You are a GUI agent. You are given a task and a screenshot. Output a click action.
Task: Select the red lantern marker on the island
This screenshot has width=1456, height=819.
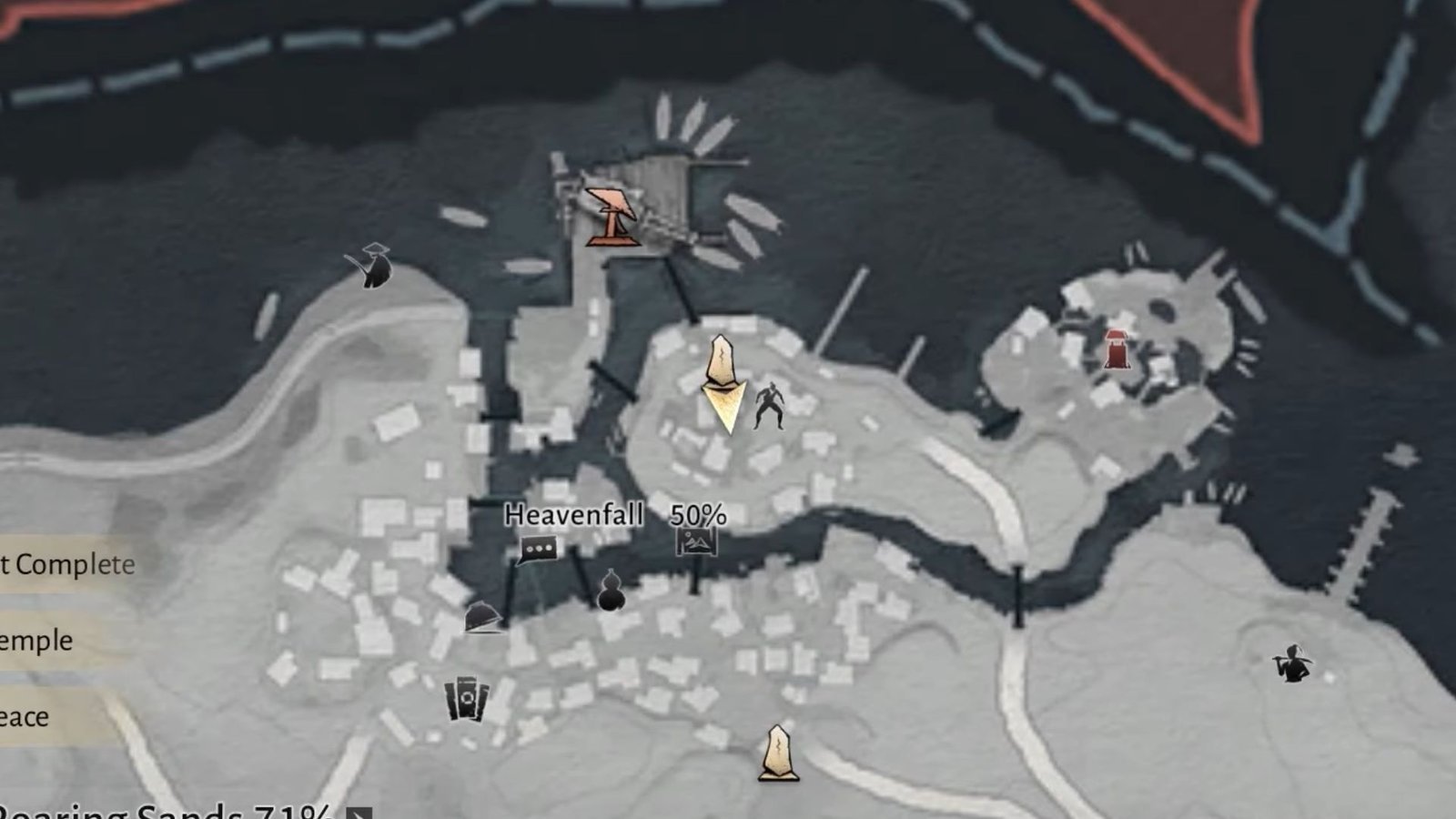1117,349
